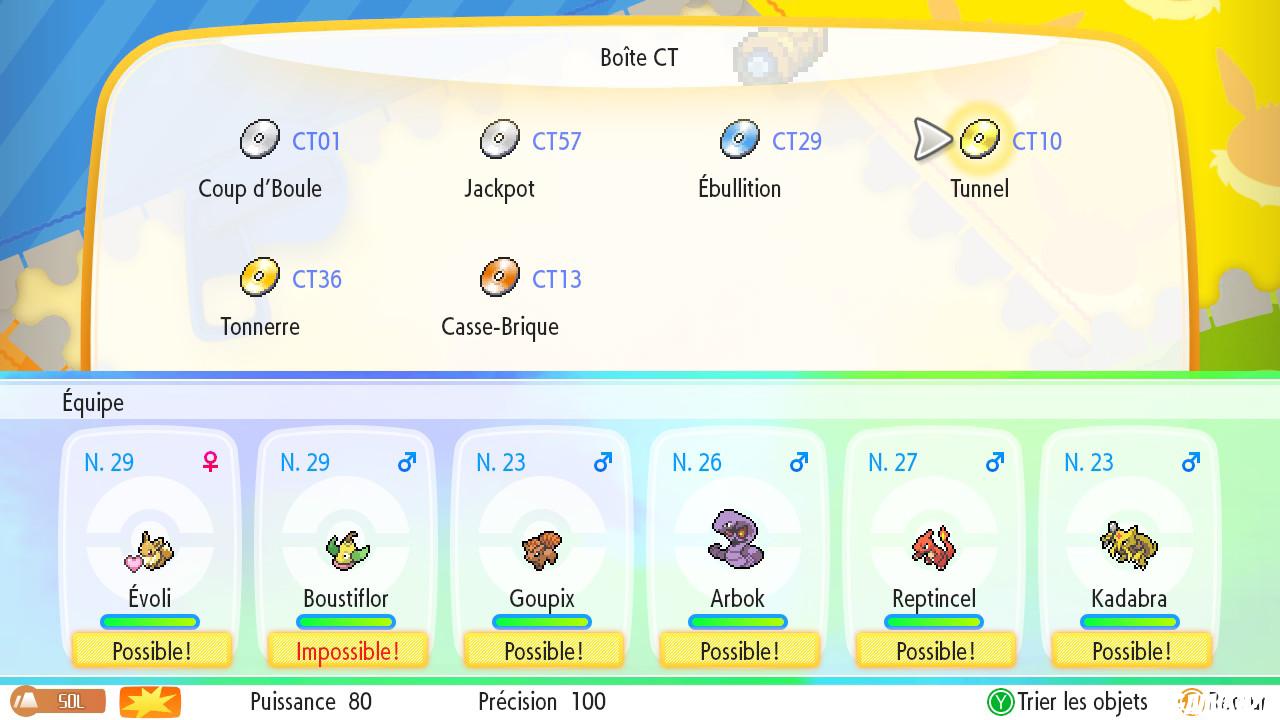Choose the blue CT29 Ébullition disc
Image resolution: width=1280 pixels, height=720 pixels.
pyautogui.click(x=740, y=138)
